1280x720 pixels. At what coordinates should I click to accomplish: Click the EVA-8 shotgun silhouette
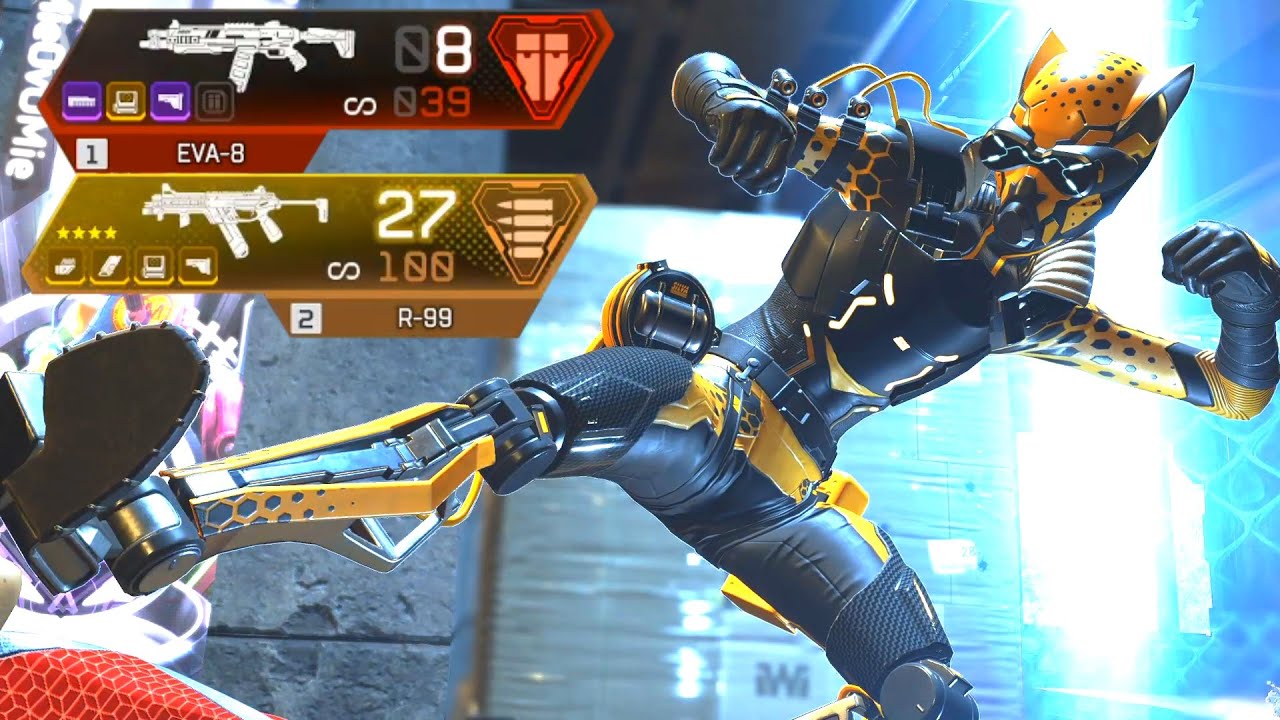(247, 52)
